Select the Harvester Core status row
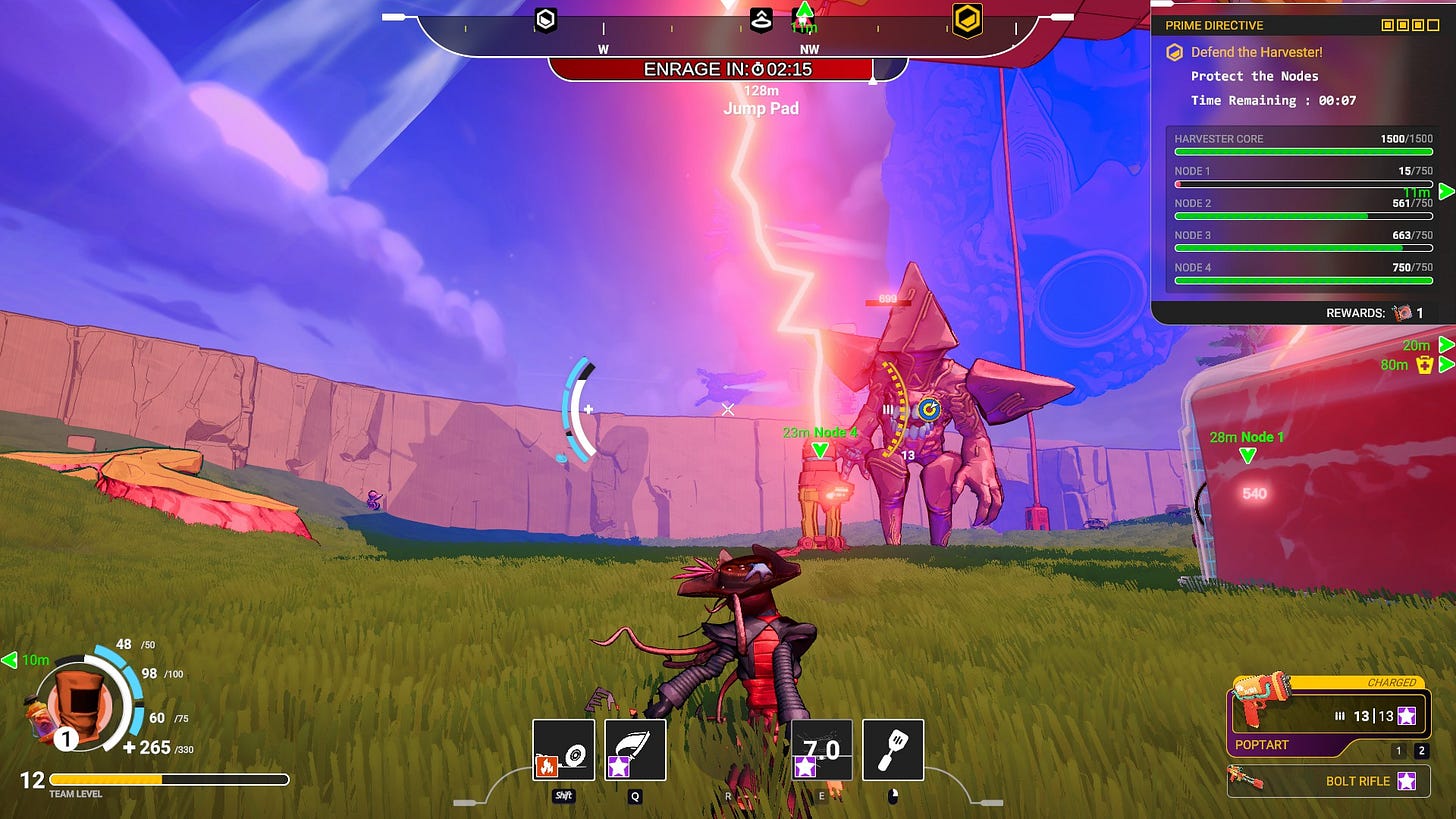 (x=1303, y=145)
